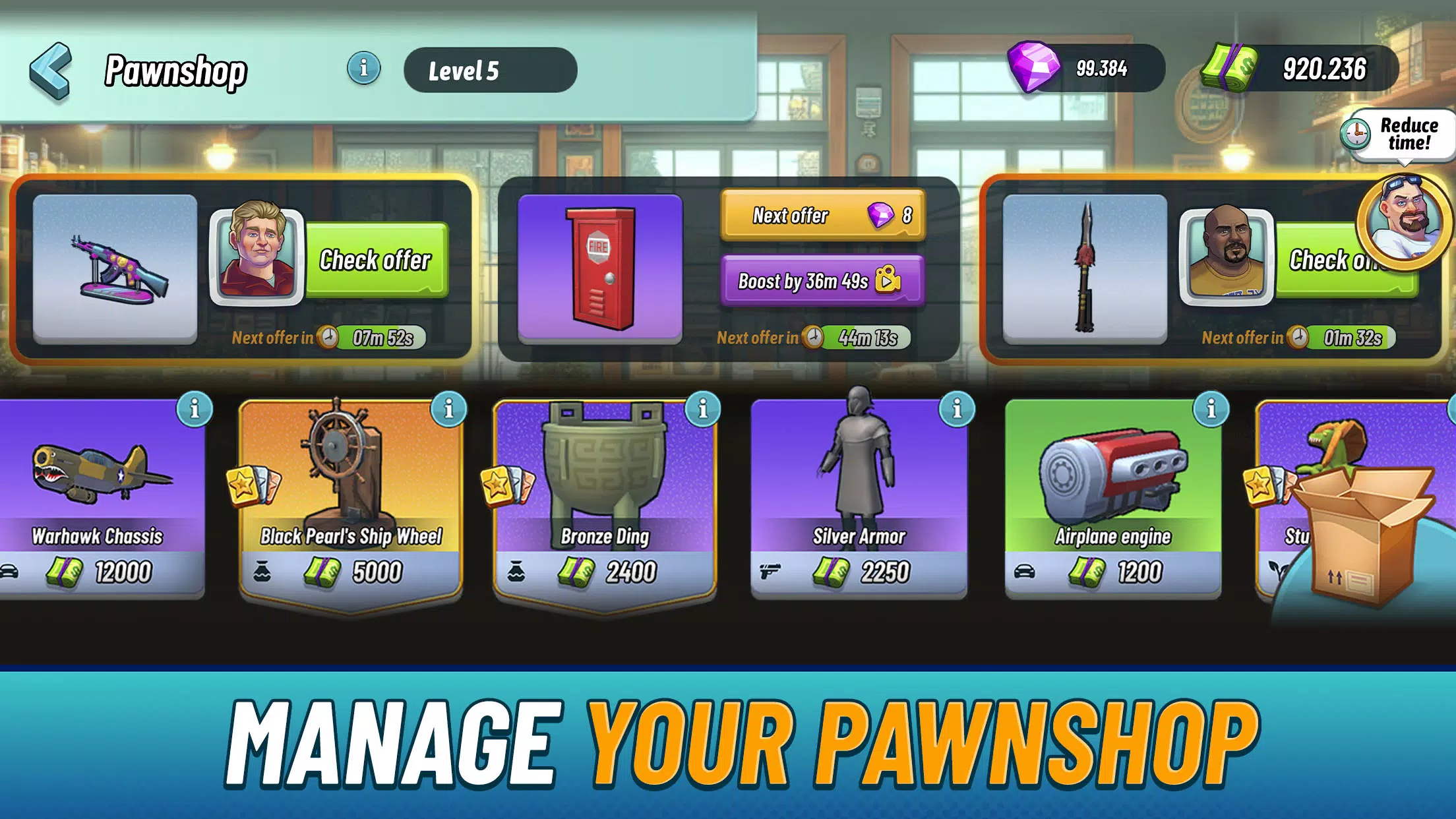Image resolution: width=1456 pixels, height=819 pixels.
Task: Click the clock icon in the Reduce time bubble
Action: click(1355, 135)
